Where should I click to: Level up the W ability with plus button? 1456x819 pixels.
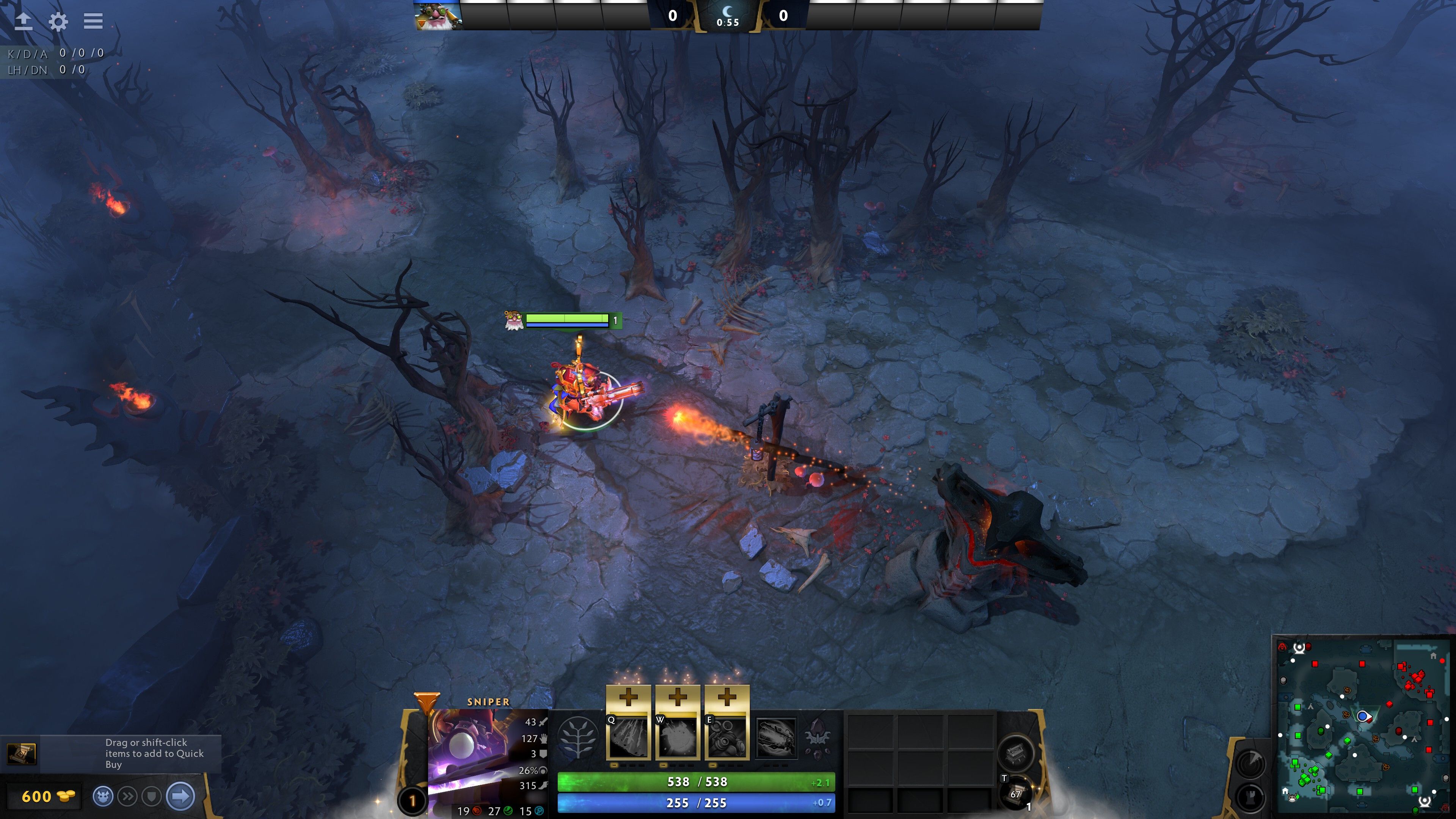pyautogui.click(x=677, y=698)
